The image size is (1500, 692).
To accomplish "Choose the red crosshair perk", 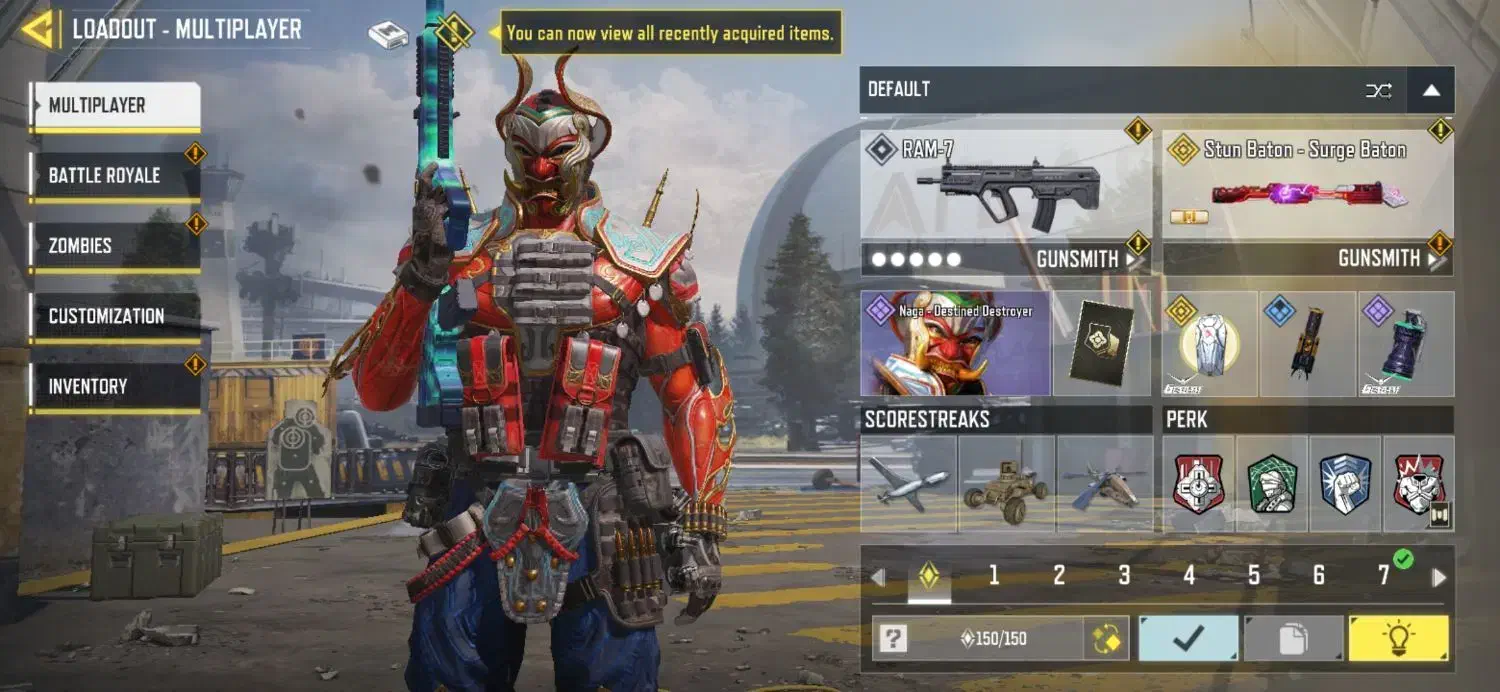I will (1199, 484).
